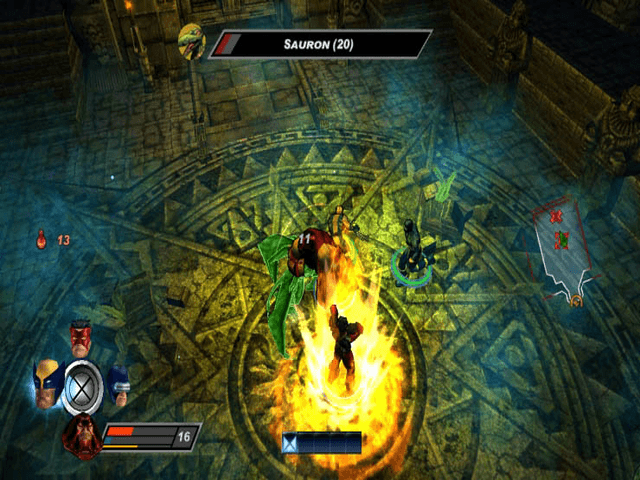
Task: Select the dark red helmeted character portrait
Action: tap(81, 436)
